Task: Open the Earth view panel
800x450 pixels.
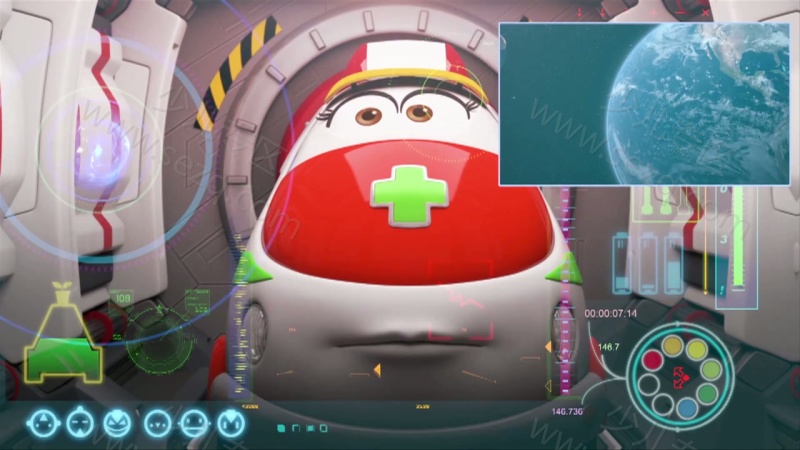Action: (x=644, y=104)
